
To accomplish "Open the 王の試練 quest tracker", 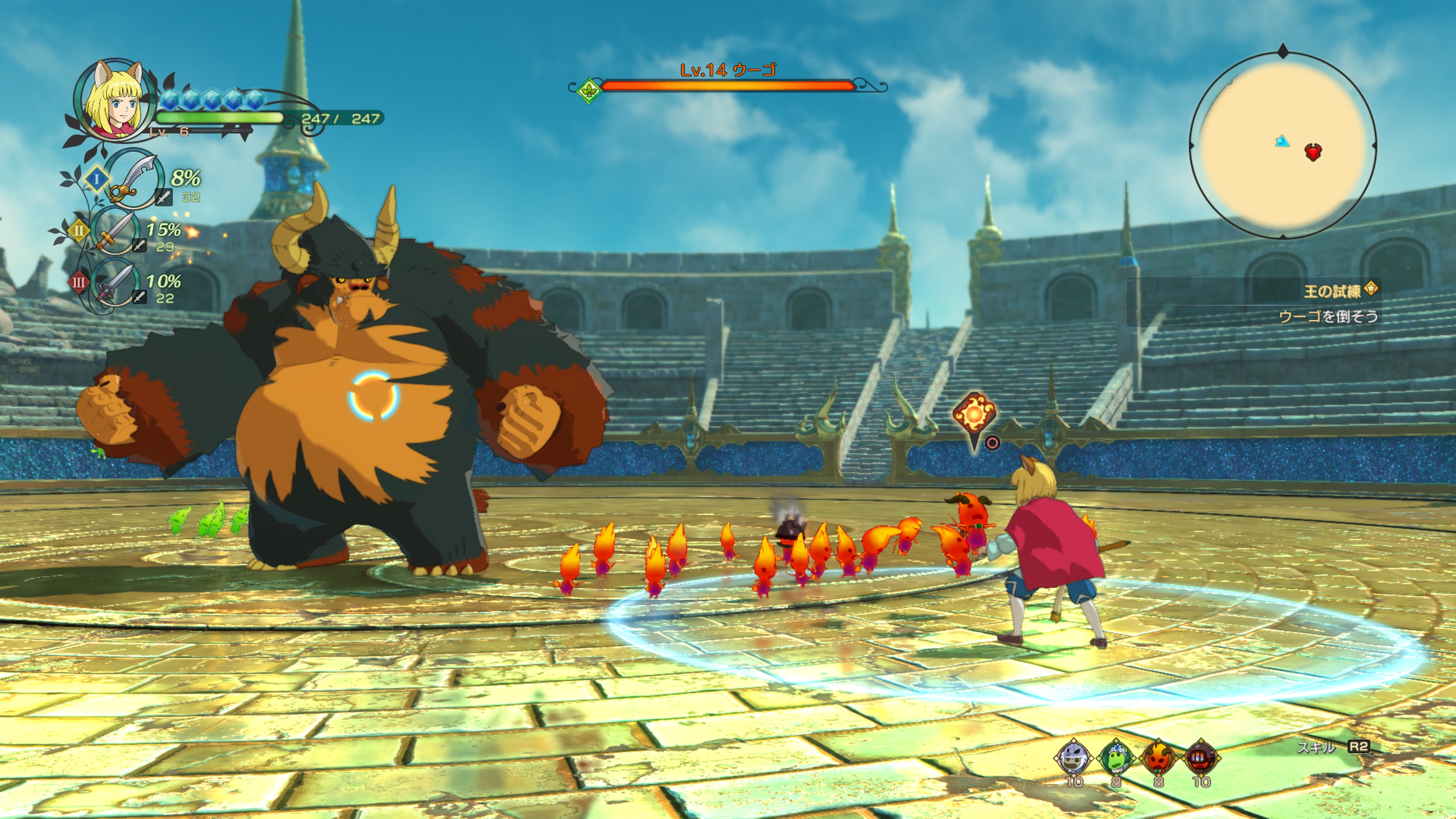I will pyautogui.click(x=1333, y=292).
